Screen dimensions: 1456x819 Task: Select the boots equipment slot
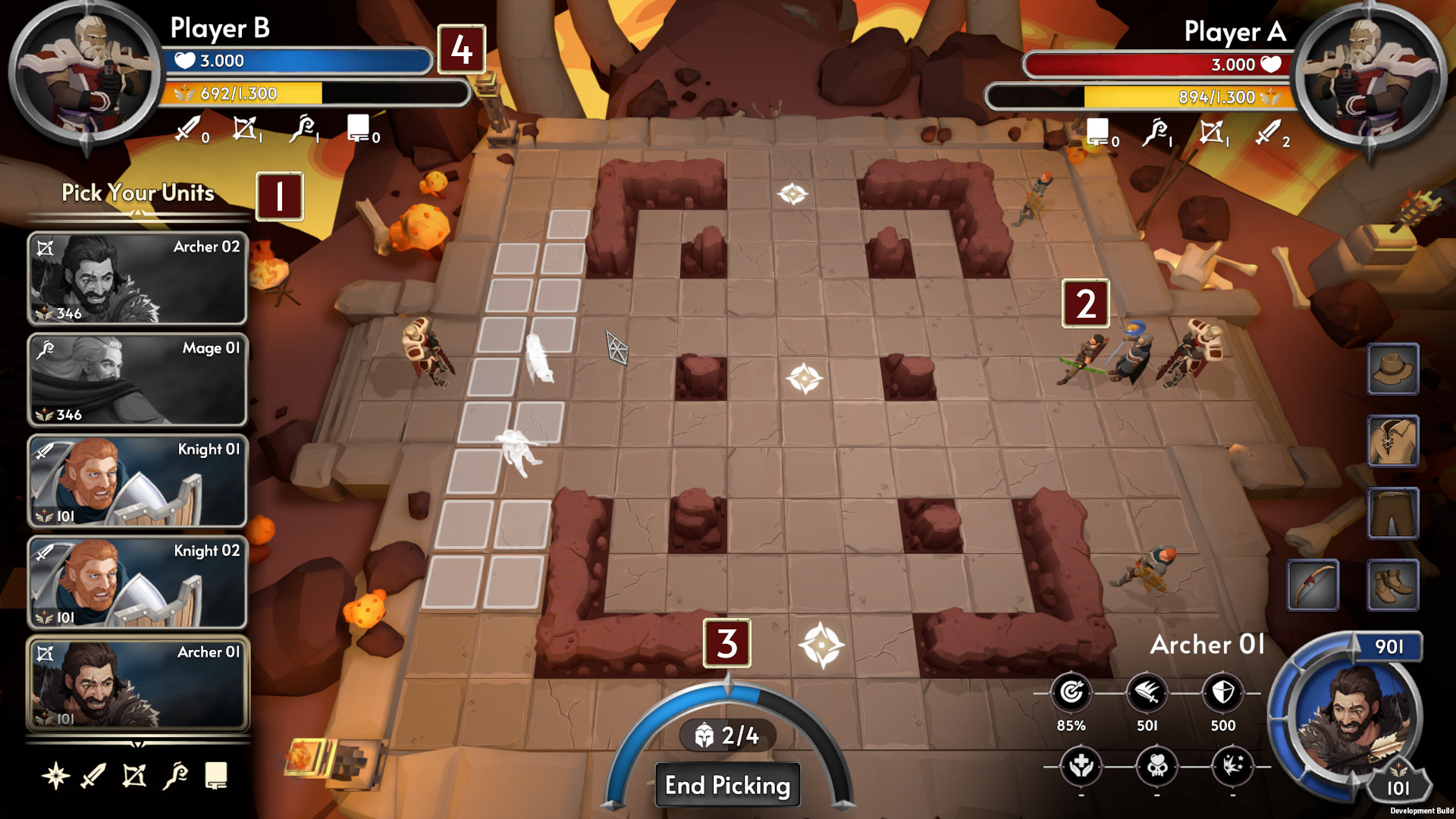click(1393, 585)
